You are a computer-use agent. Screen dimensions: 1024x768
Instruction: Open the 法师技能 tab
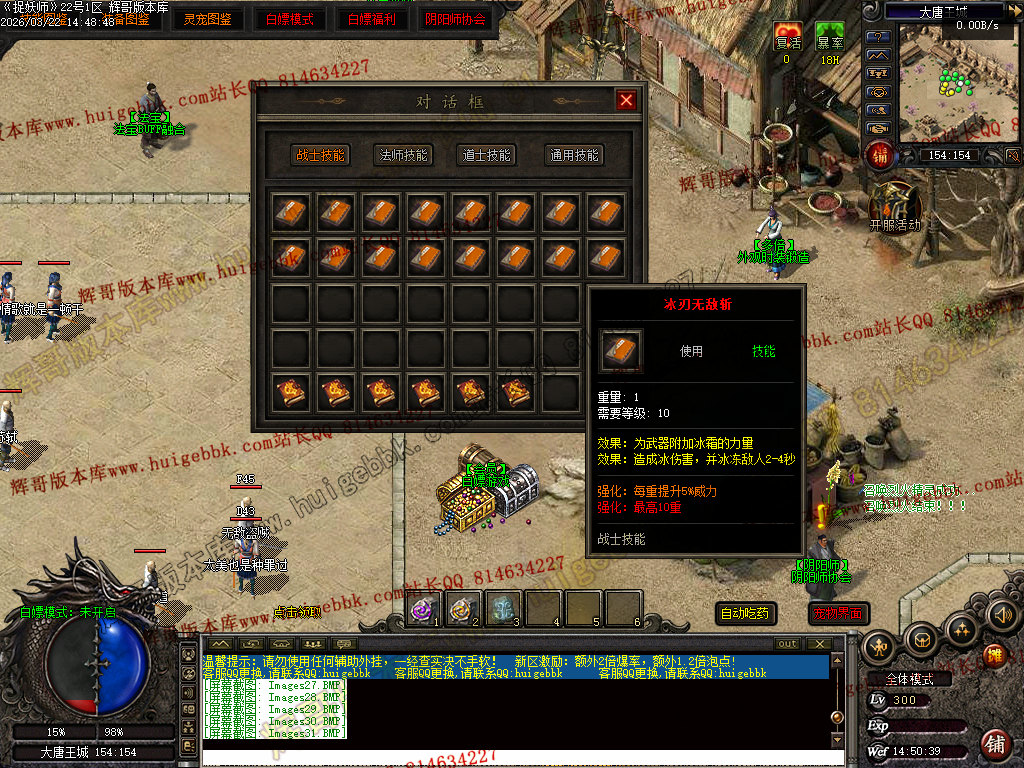(404, 155)
